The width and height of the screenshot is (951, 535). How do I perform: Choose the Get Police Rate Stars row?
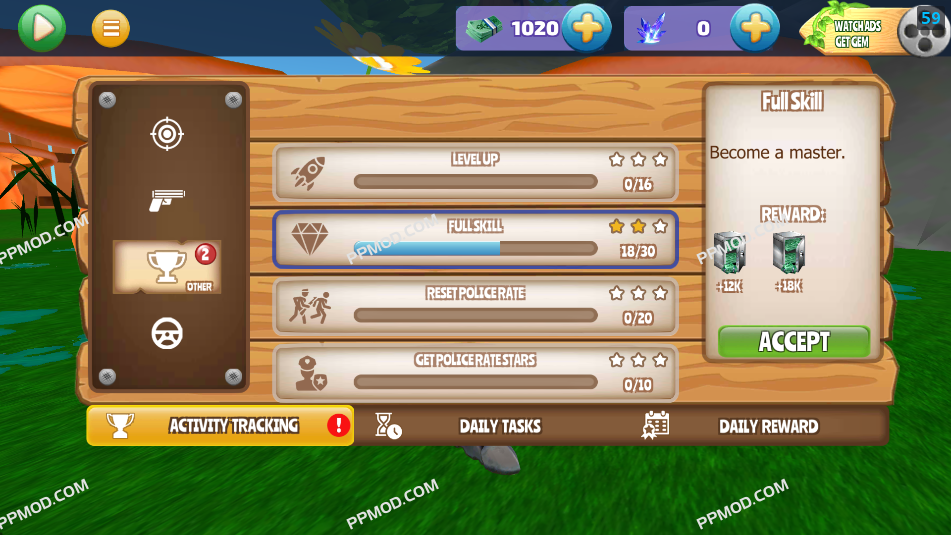click(x=475, y=372)
